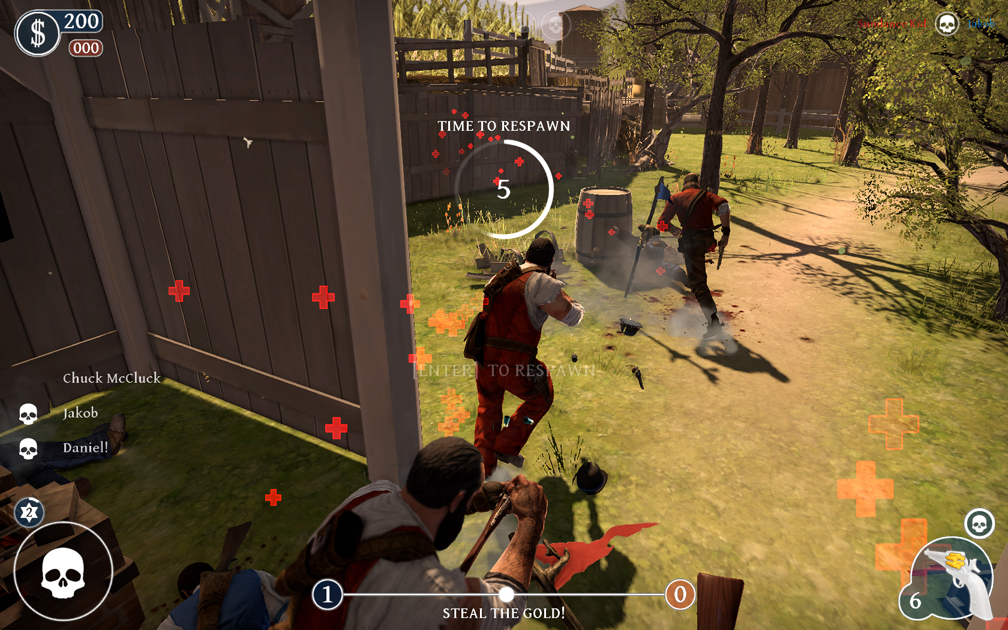Click the Steal the Gold objective tracker
The height and width of the screenshot is (630, 1008).
pos(504,612)
